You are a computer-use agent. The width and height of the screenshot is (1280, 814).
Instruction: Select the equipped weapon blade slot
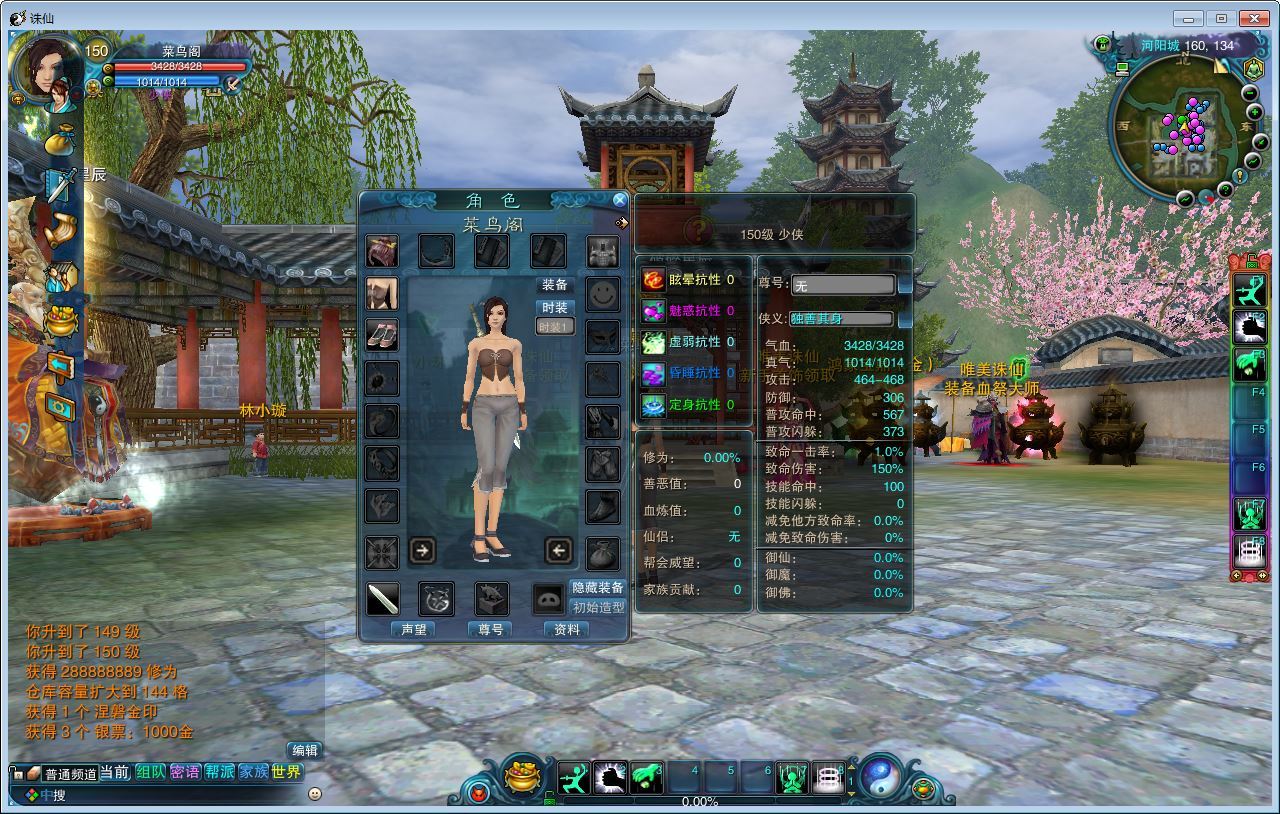click(x=382, y=599)
